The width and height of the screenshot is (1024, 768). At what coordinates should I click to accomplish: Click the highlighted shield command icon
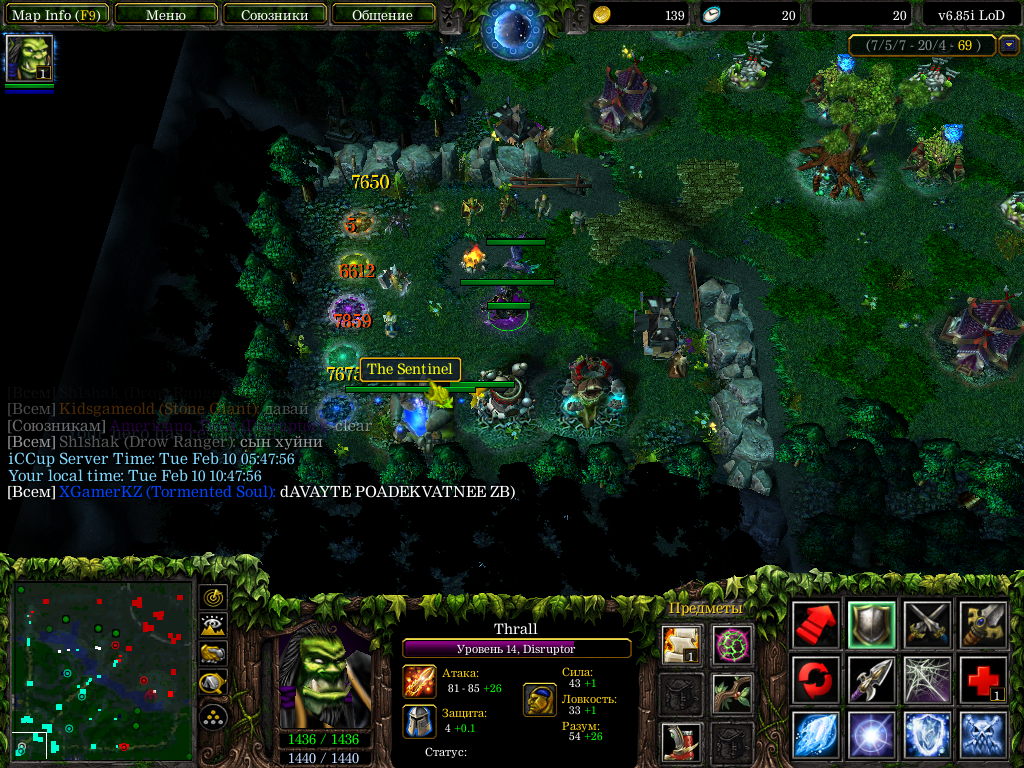coord(870,624)
